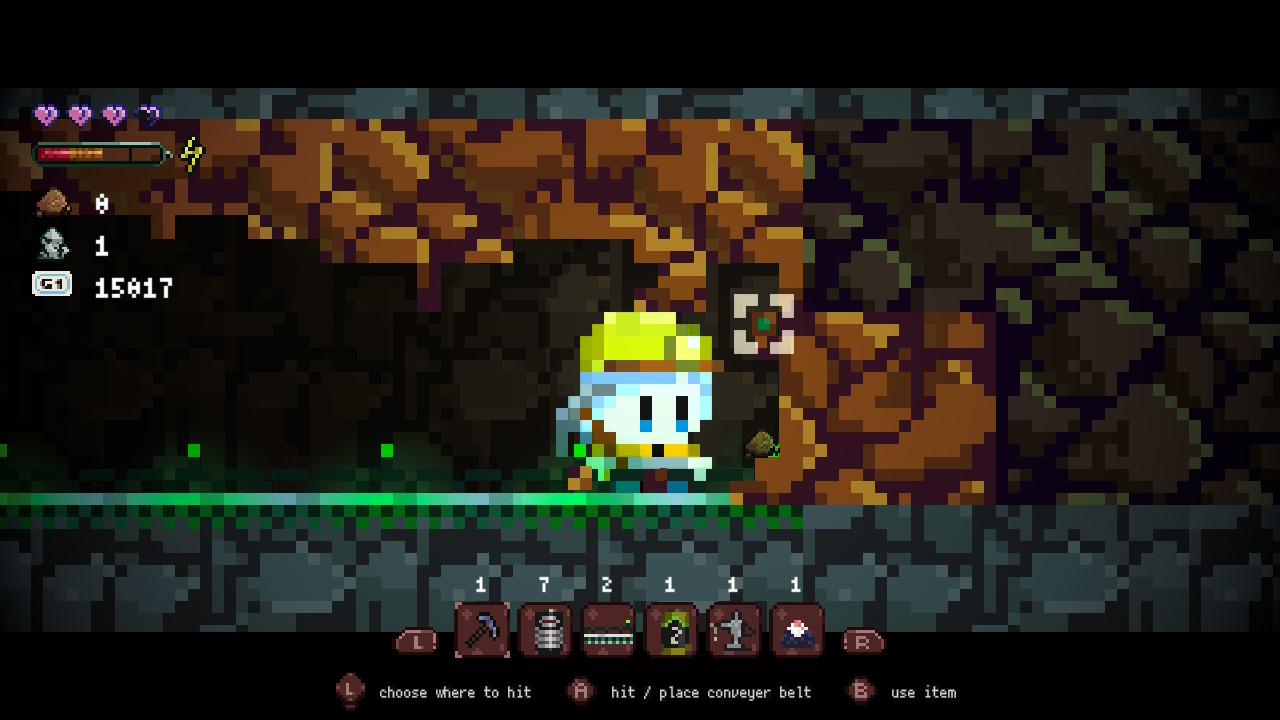Click the G1 coin currency icon

[x=52, y=285]
